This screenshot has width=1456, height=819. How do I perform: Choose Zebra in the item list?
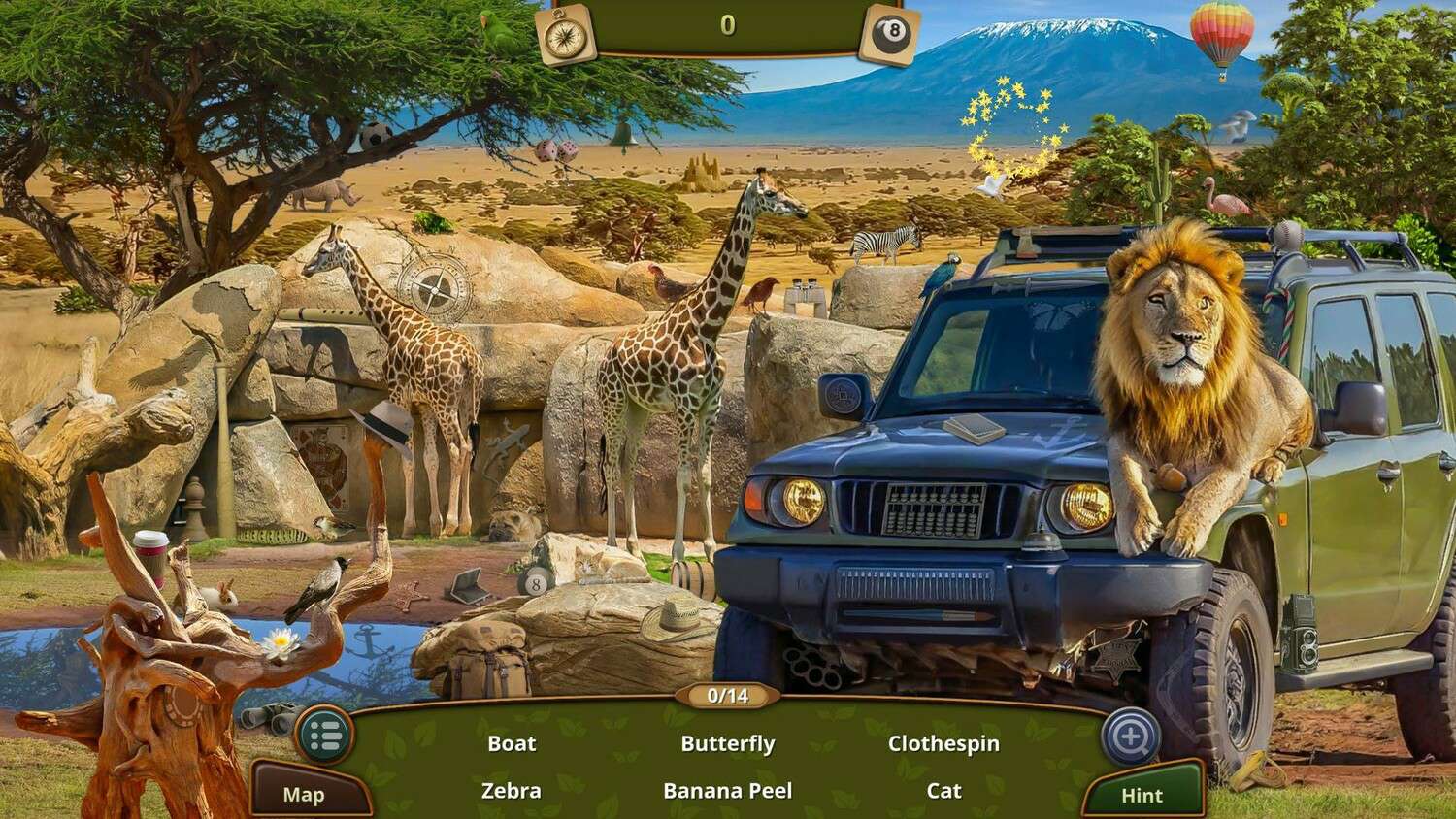(512, 791)
